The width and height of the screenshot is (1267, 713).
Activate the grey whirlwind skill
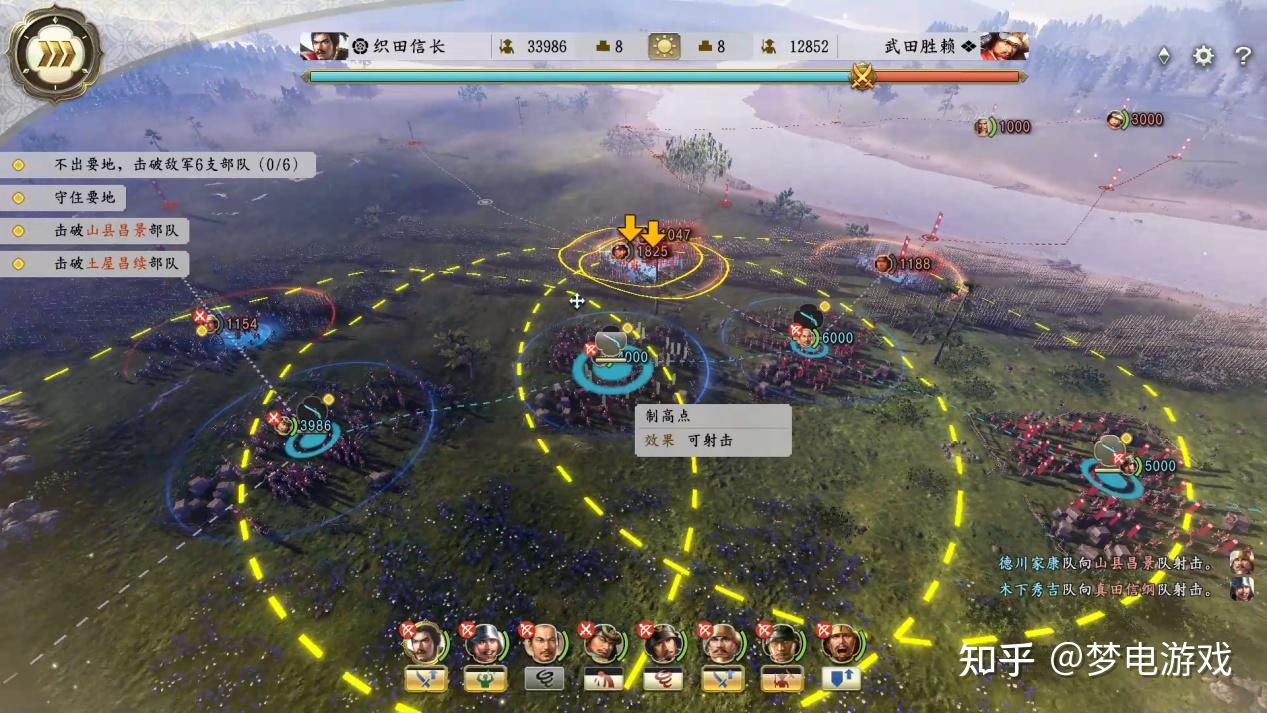544,679
